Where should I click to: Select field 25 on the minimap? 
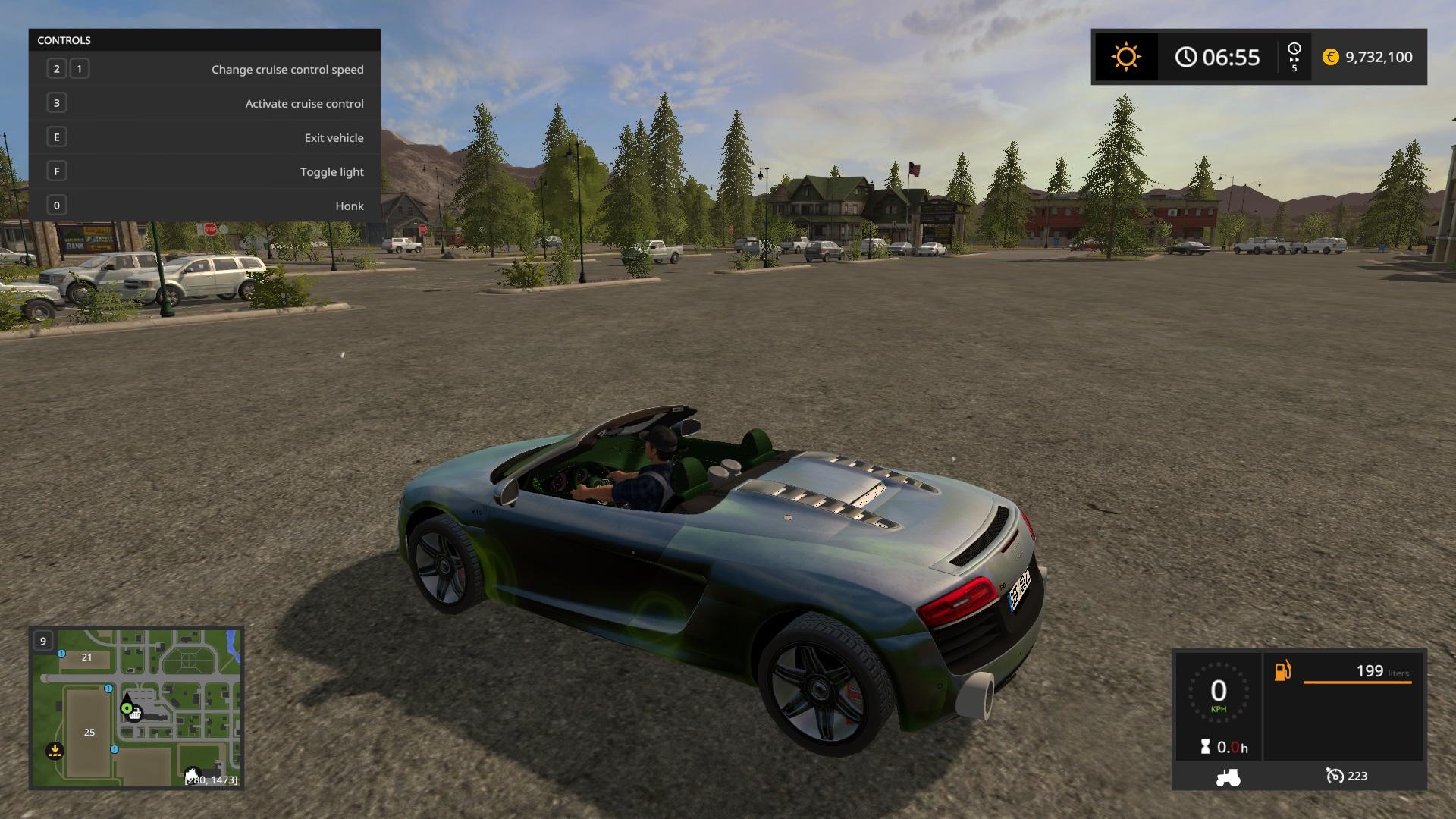click(89, 732)
